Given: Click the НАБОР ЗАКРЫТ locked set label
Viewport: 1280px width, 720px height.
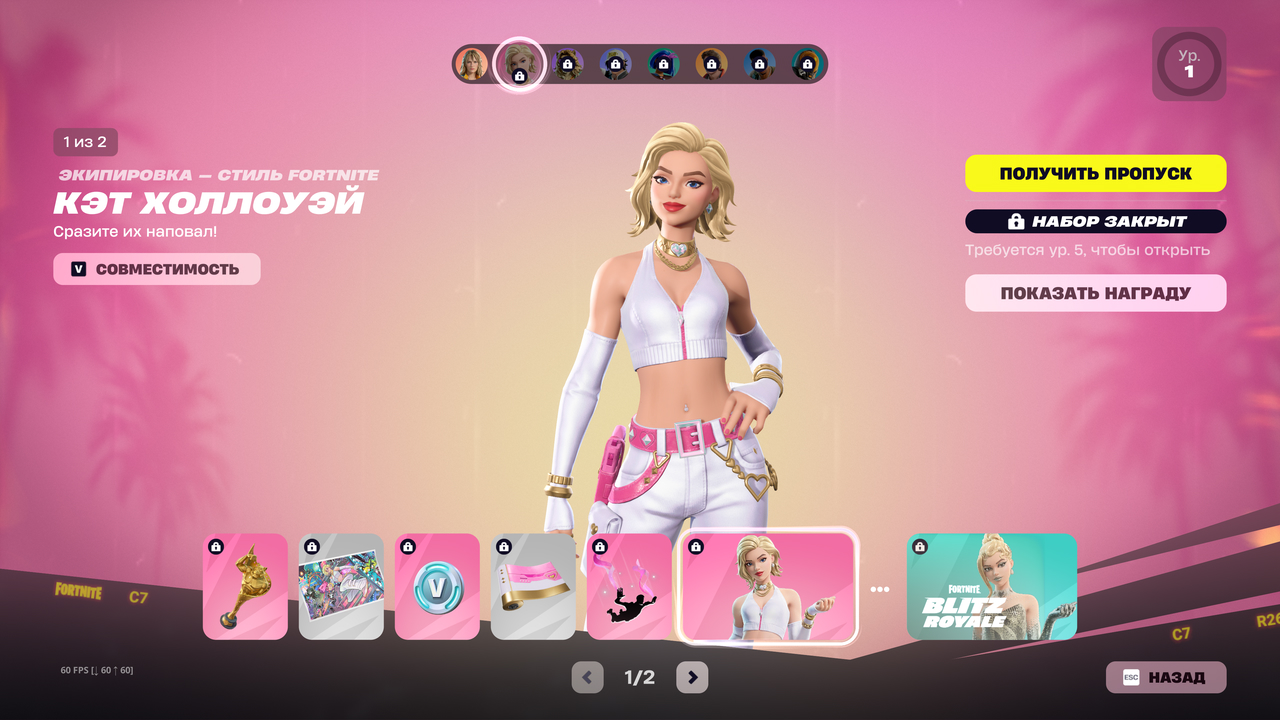Looking at the screenshot, I should pos(1095,221).
